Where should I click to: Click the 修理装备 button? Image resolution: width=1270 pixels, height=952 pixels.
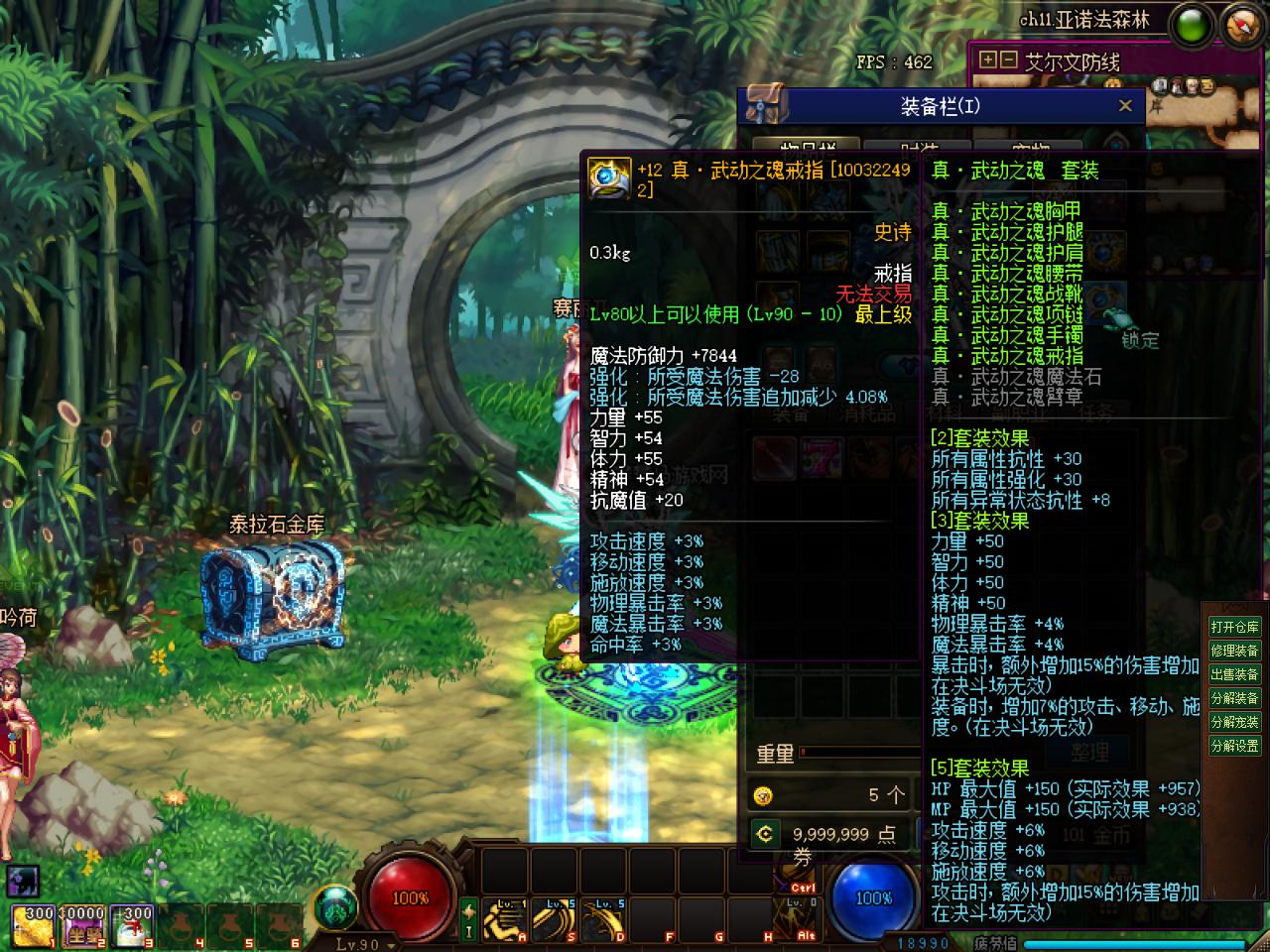pyautogui.click(x=1234, y=651)
